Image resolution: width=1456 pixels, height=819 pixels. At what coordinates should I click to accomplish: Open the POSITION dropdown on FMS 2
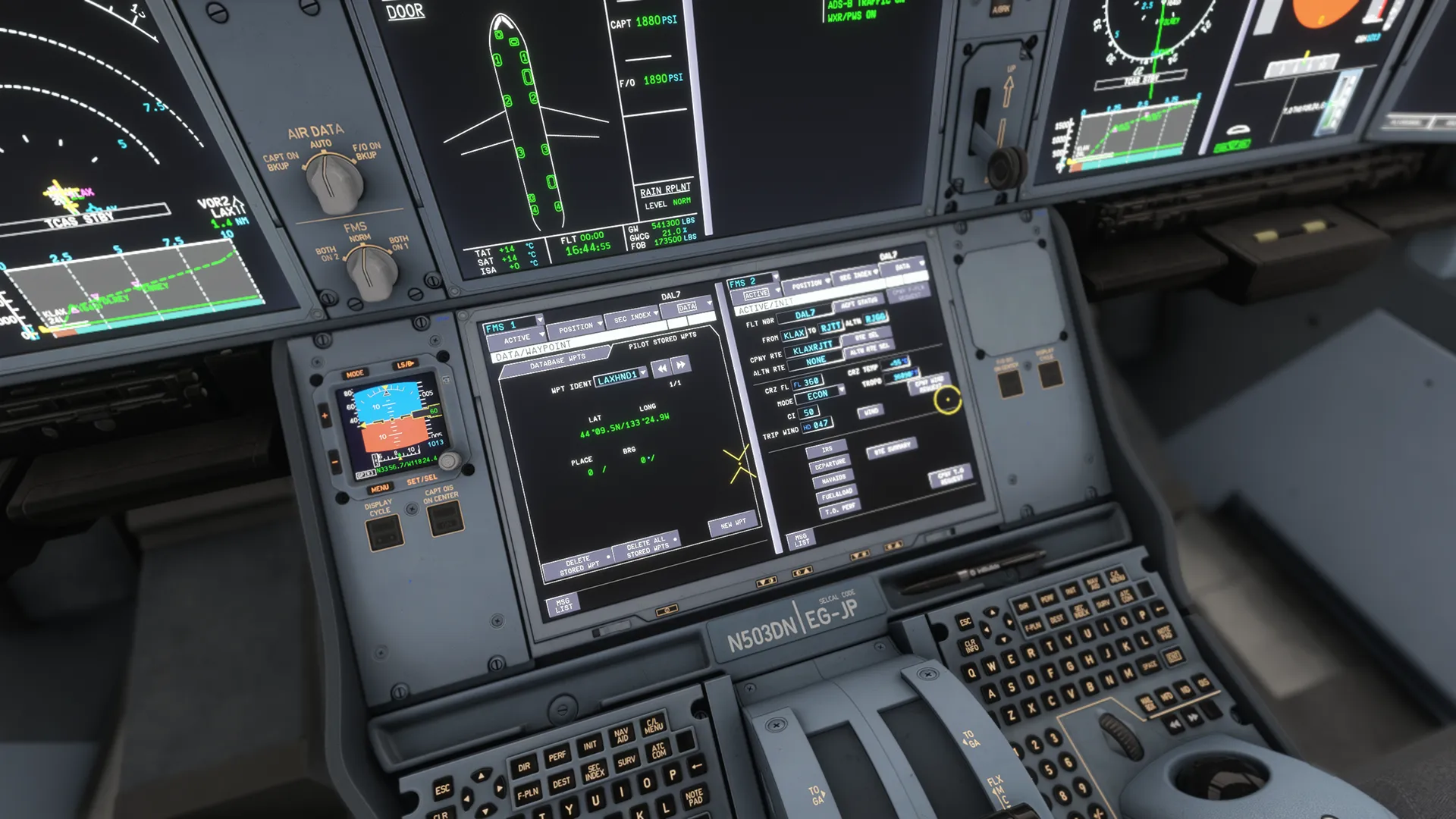(x=809, y=283)
